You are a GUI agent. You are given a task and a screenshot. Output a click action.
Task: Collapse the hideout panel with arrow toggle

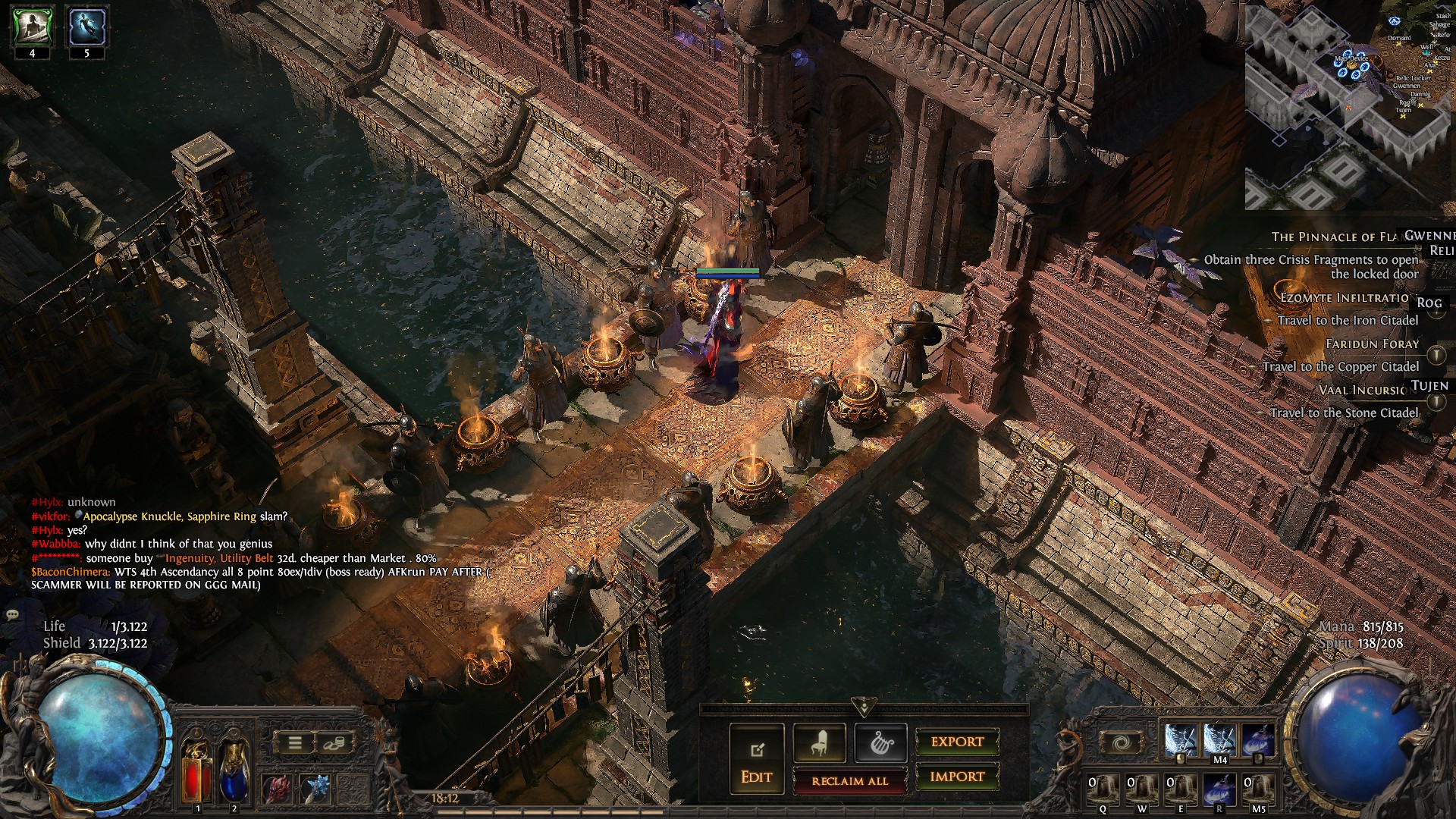pos(863,708)
